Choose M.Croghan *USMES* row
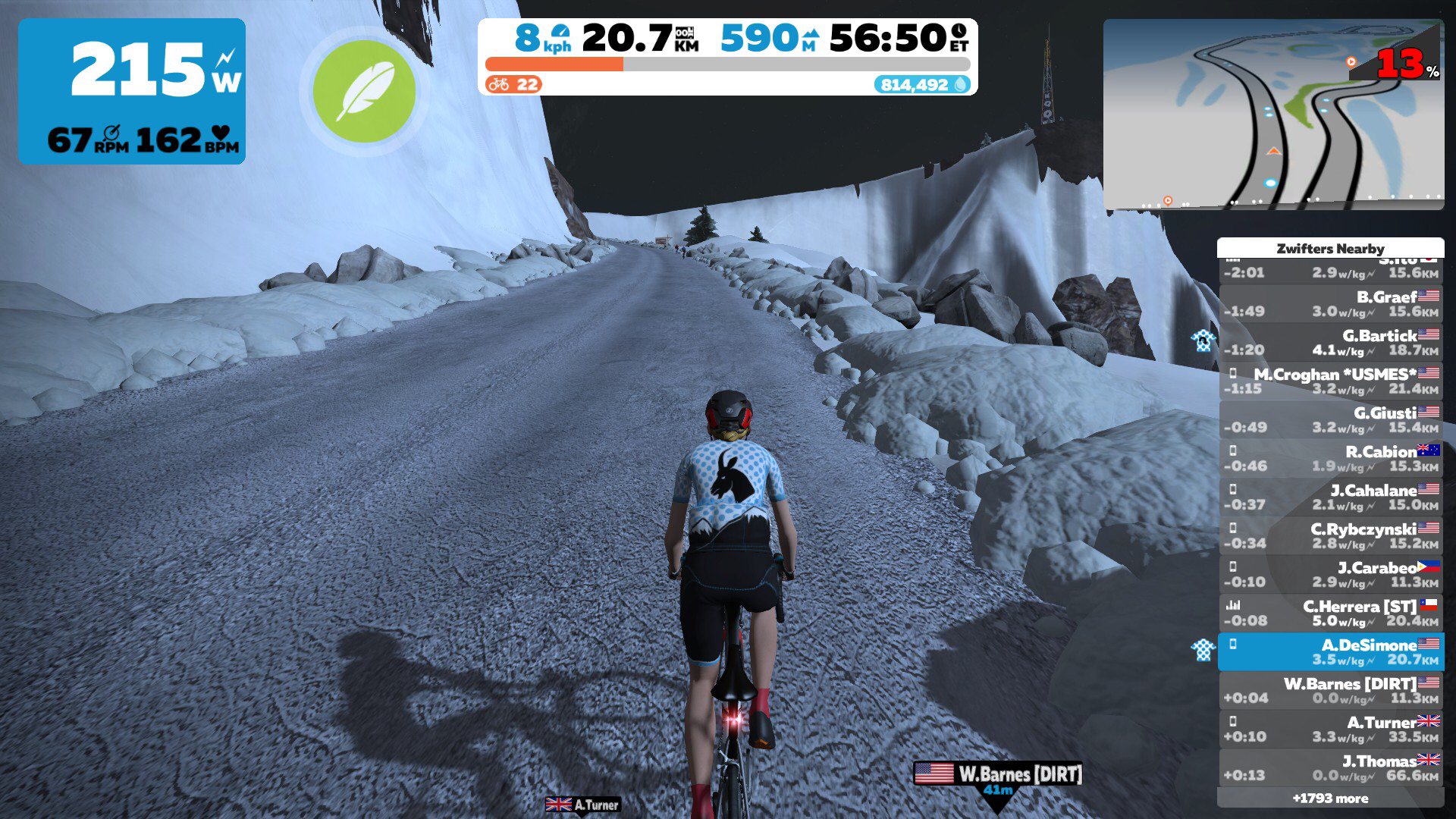Screen dimensions: 1456x819 tap(1331, 381)
